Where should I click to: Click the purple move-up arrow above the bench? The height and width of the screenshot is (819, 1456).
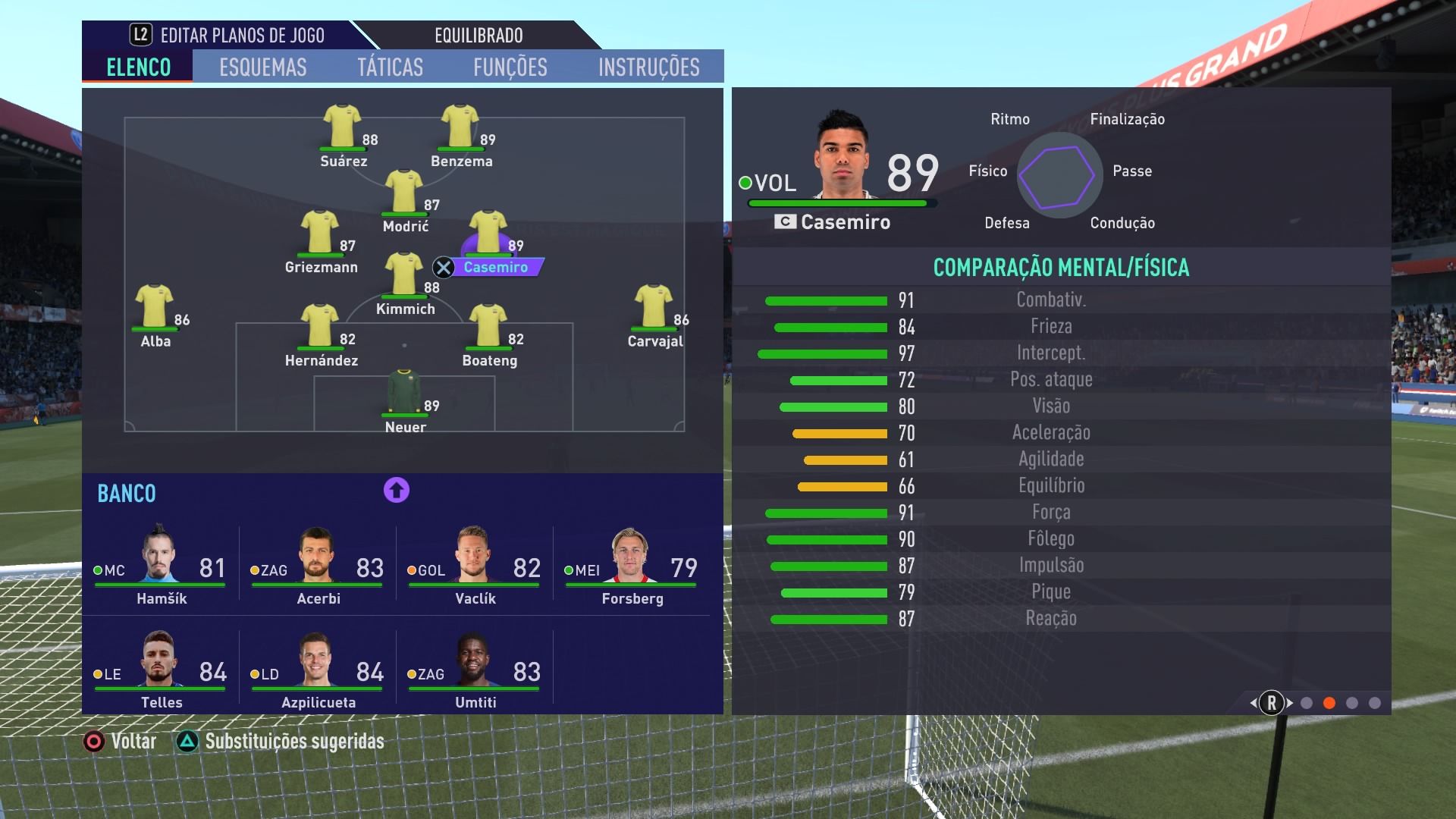(x=395, y=491)
